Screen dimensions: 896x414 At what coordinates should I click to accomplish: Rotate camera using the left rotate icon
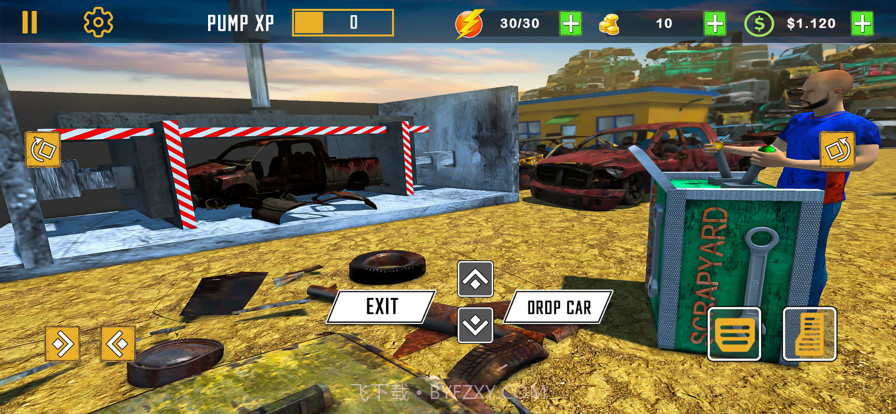[x=43, y=150]
